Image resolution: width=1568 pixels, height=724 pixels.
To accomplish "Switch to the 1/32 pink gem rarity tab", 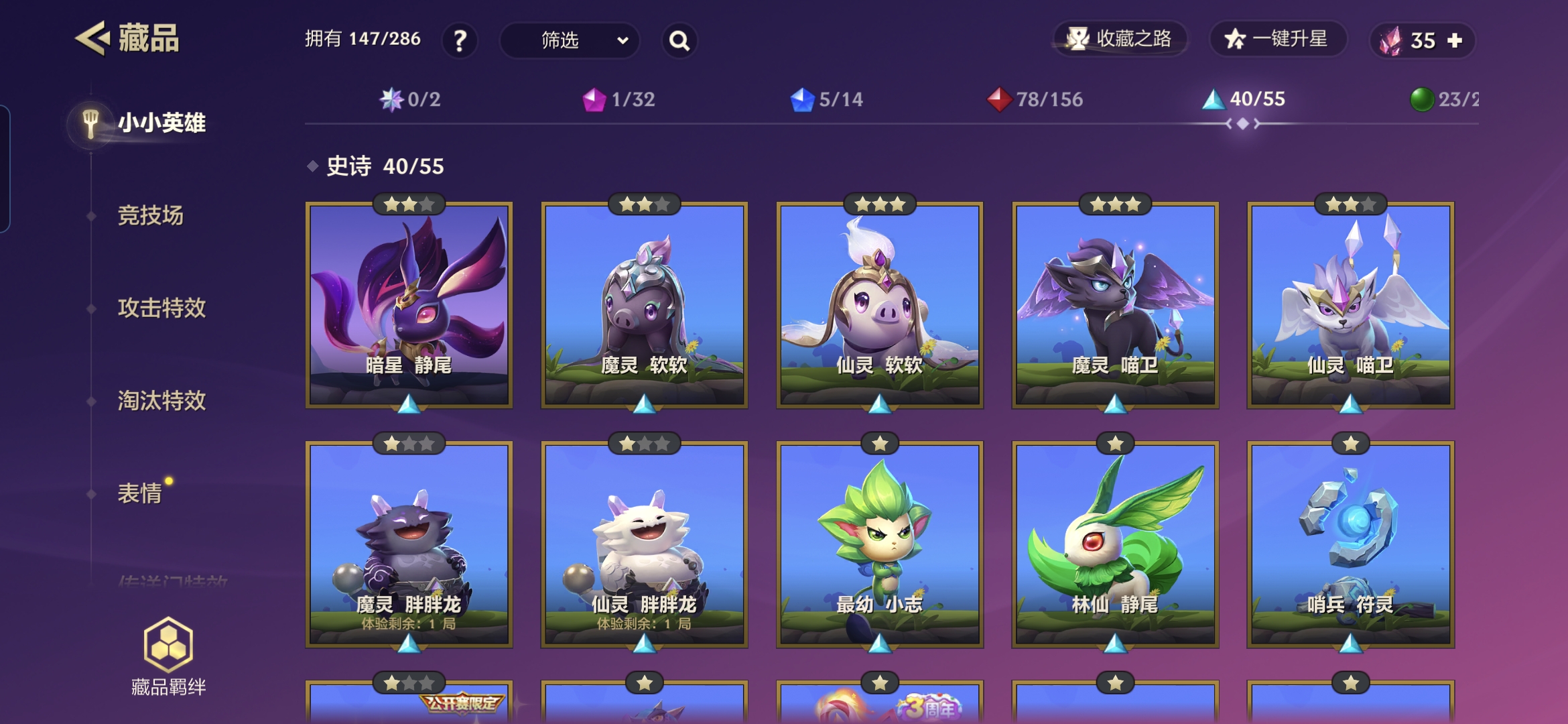I will point(618,99).
